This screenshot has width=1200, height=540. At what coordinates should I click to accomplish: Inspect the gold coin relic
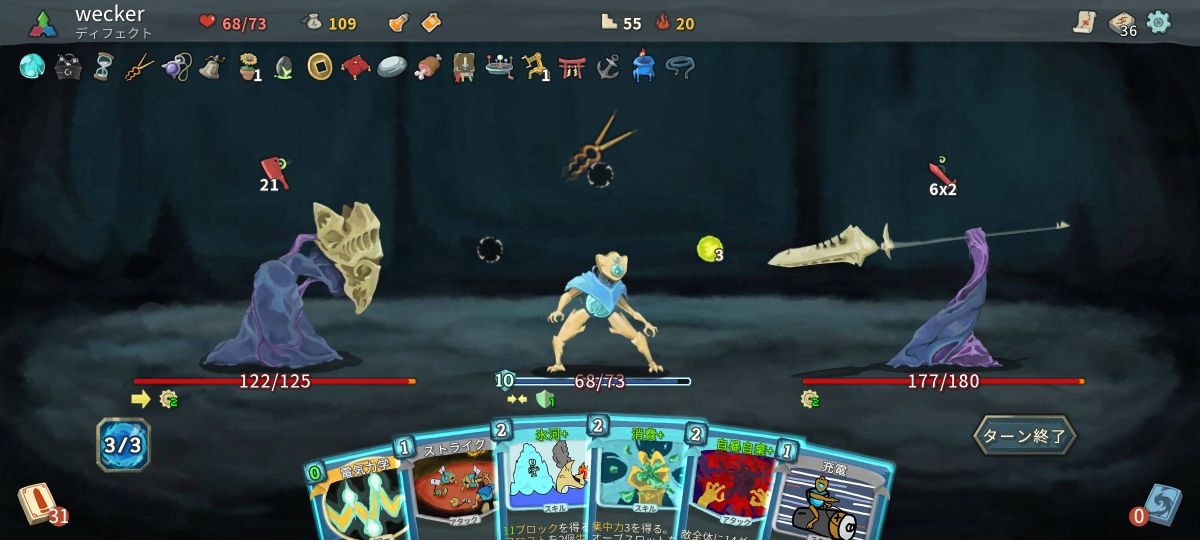coord(319,67)
